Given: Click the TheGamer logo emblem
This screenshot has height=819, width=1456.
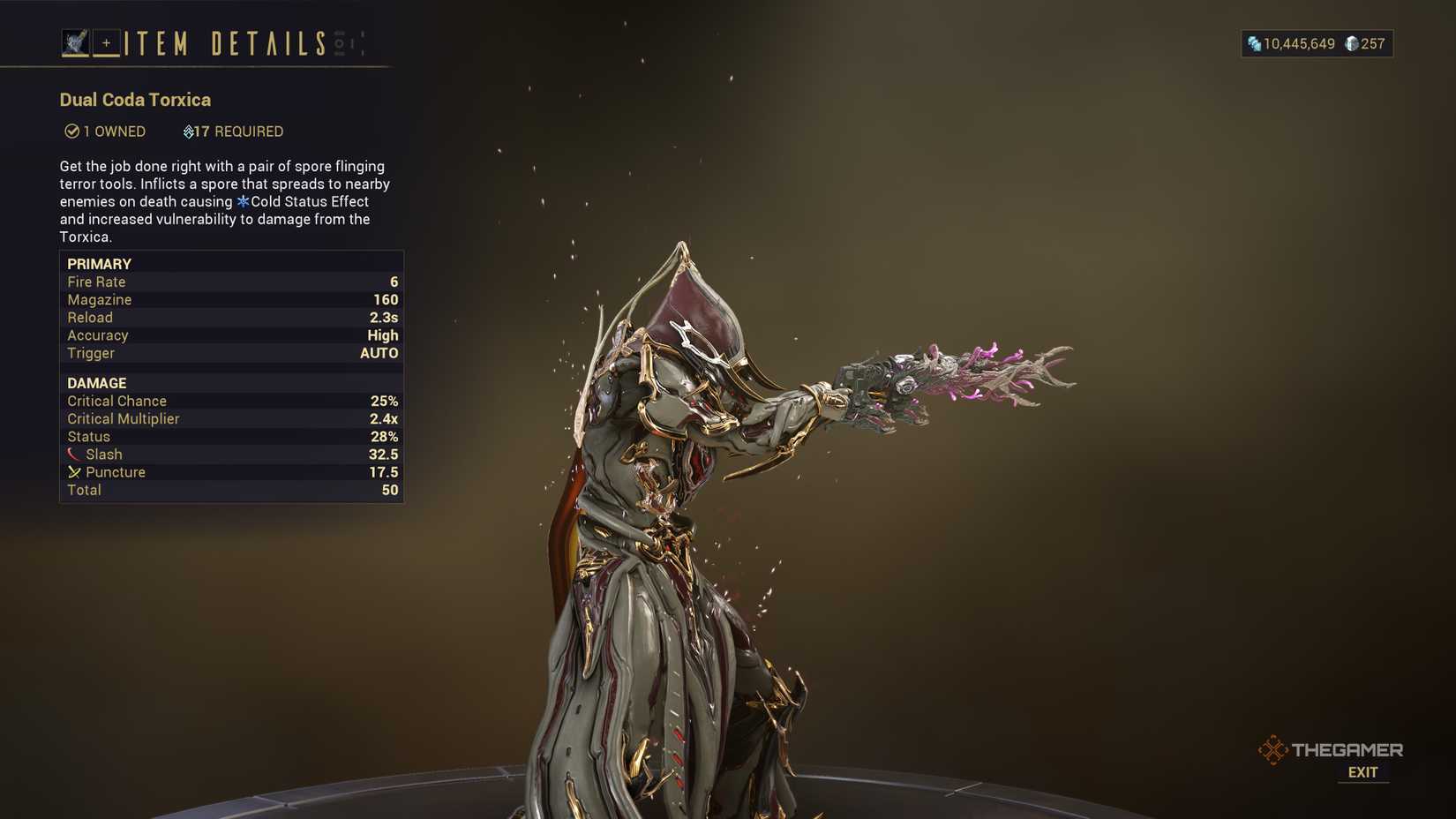Looking at the screenshot, I should (1272, 748).
